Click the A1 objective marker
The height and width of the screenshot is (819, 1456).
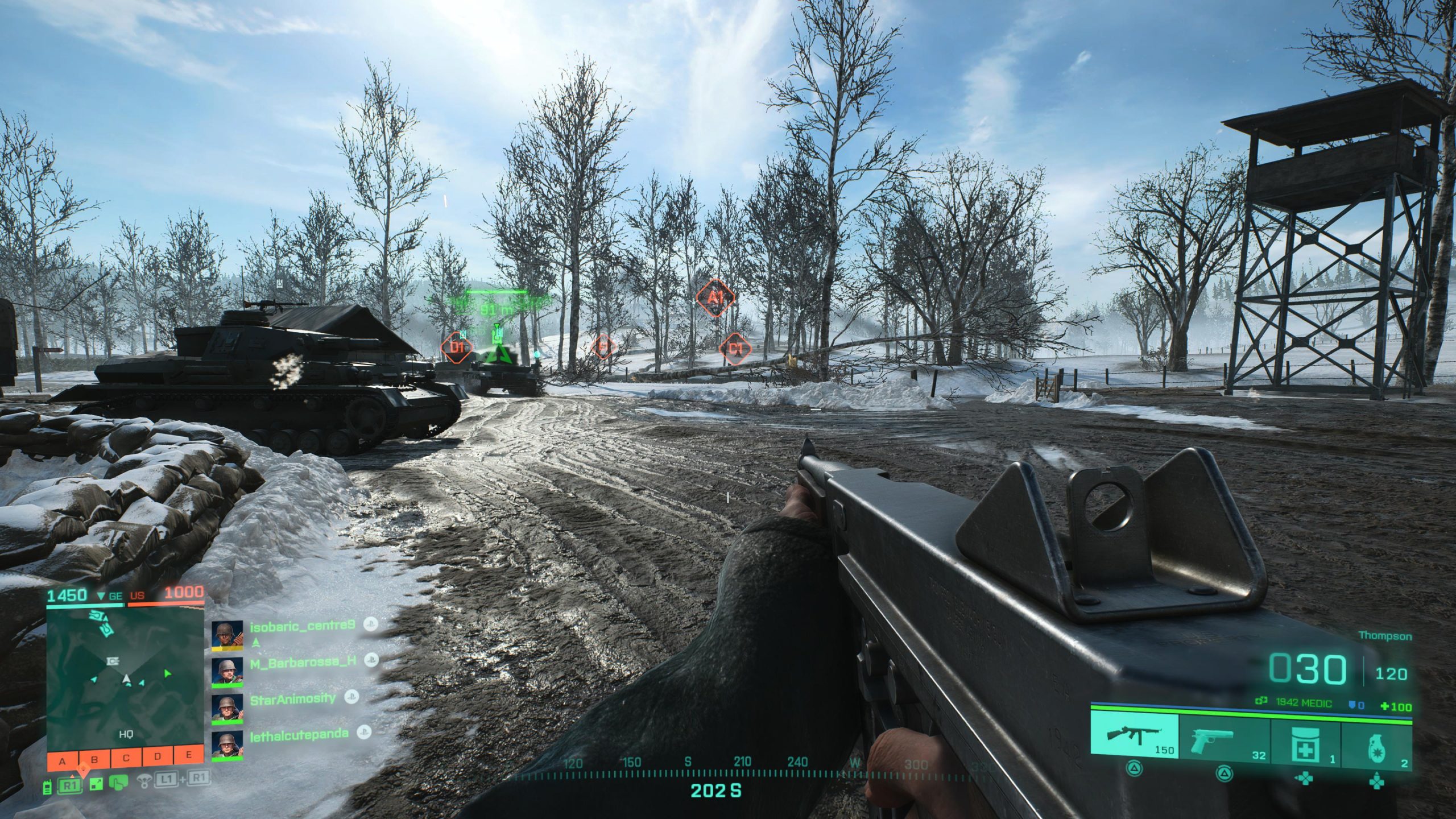point(715,297)
